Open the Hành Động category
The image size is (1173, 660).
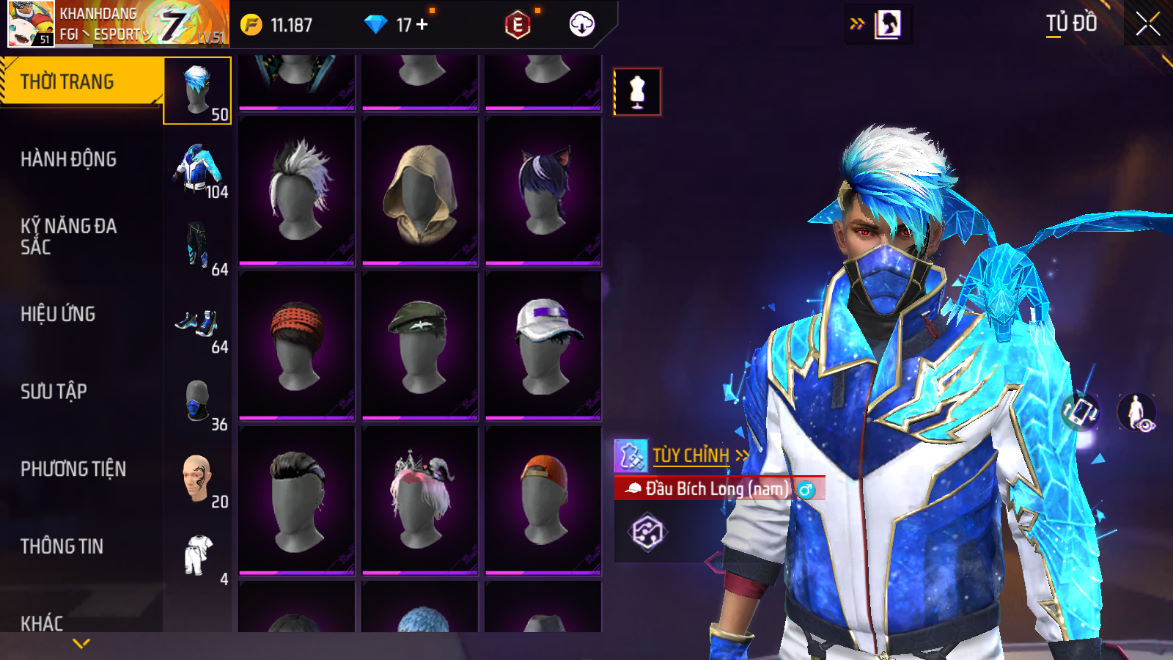tap(68, 159)
